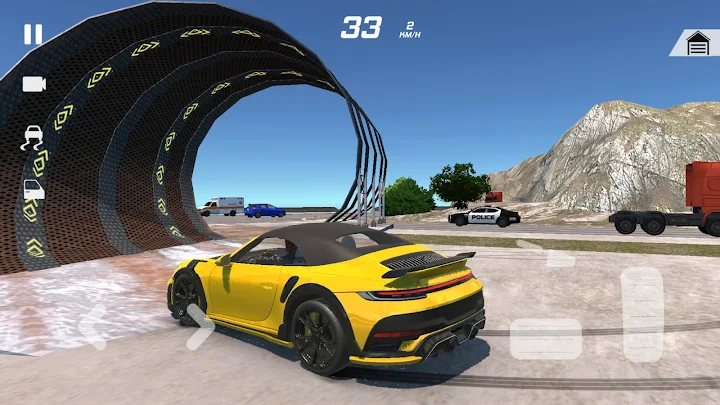Open the garage via the house icon
The image size is (720, 405).
pyautogui.click(x=696, y=43)
